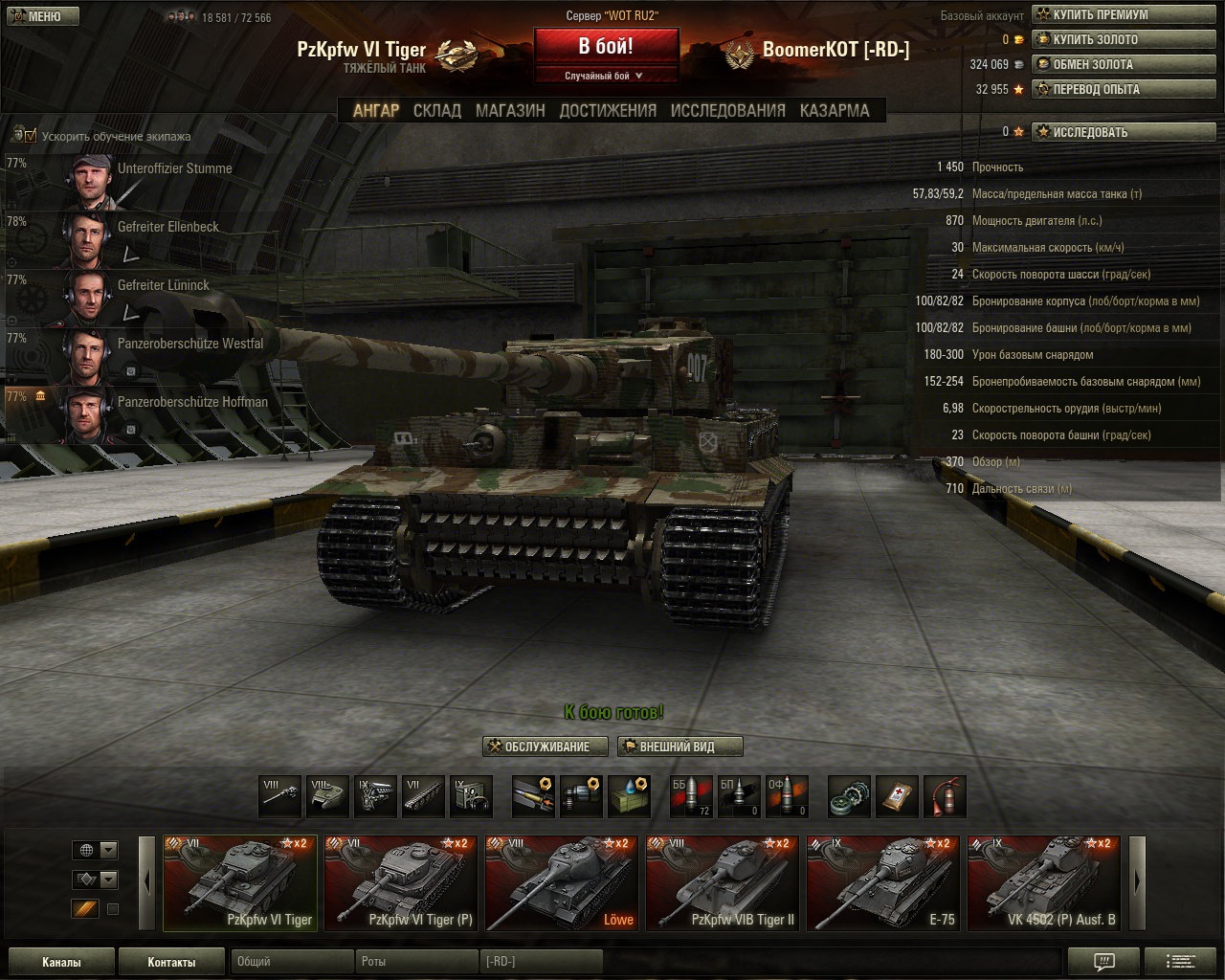Click the КУПИТЬ ПРЕМИУМ button
The height and width of the screenshot is (980, 1225).
point(1125,14)
